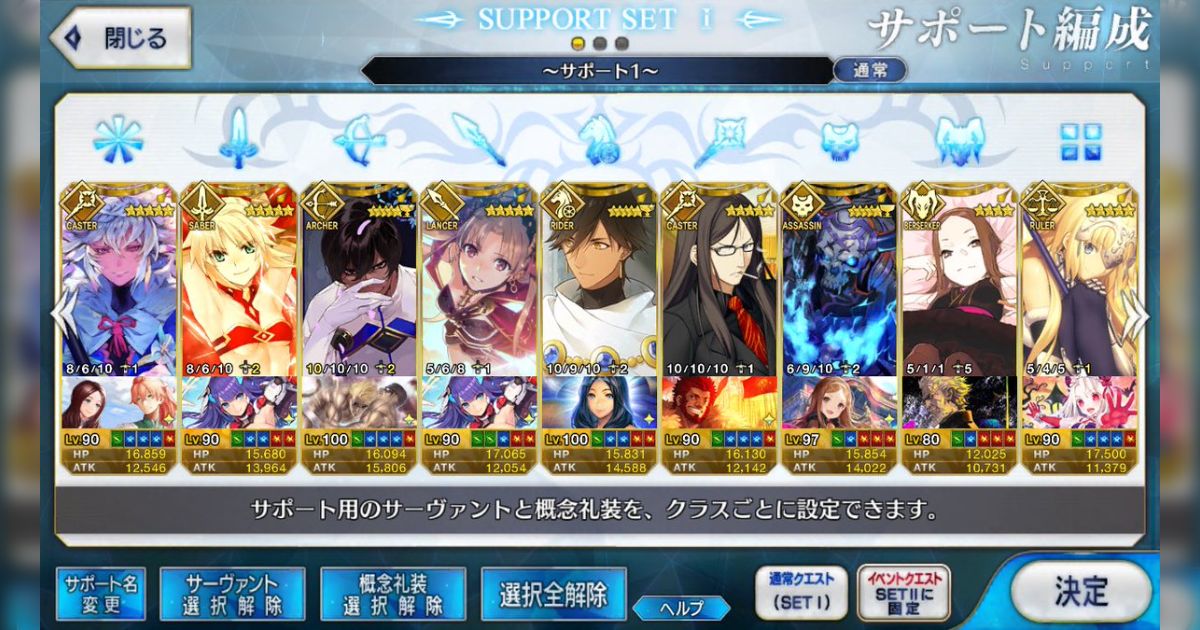The height and width of the screenshot is (630, 1200).
Task: Select the BERSERKER class servant card
Action: 958,290
